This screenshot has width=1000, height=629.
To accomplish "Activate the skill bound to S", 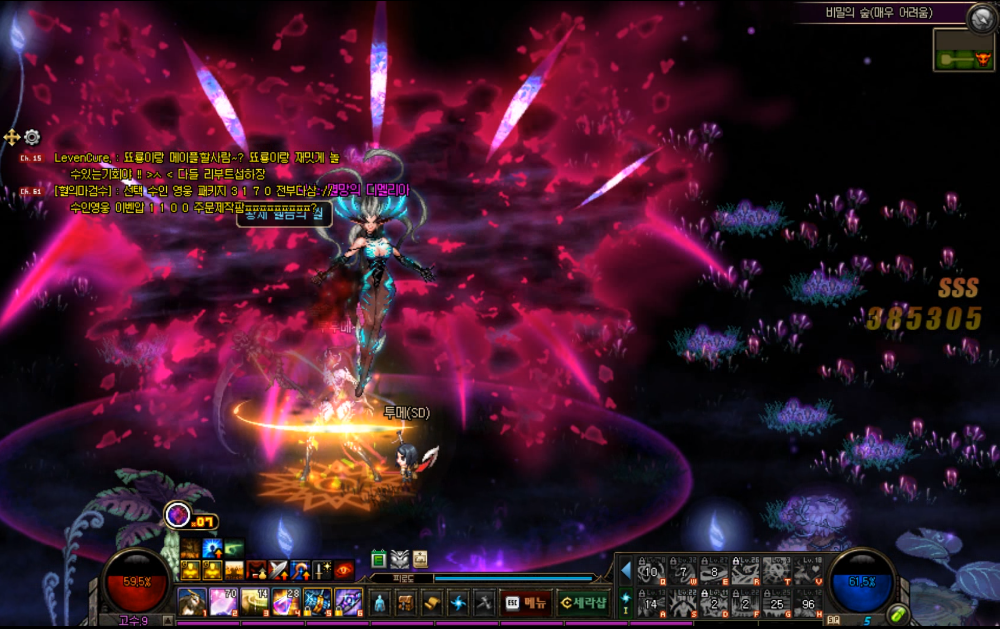I will coord(683,602).
